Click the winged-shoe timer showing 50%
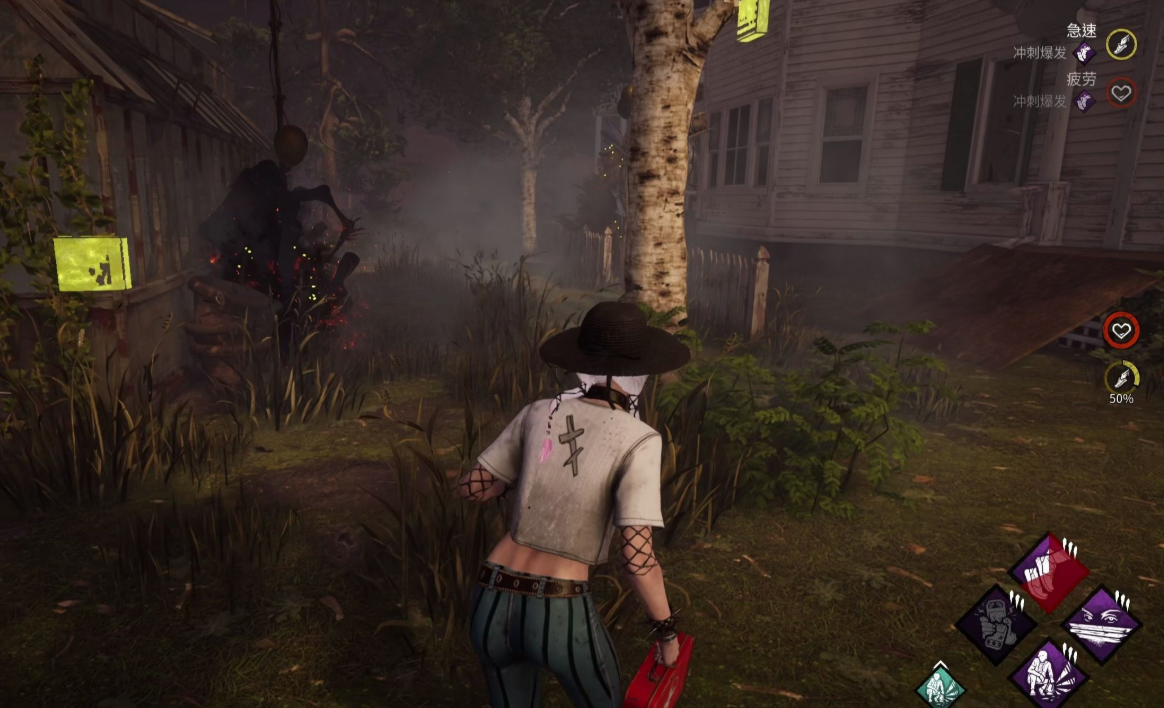The image size is (1164, 708). pyautogui.click(x=1121, y=376)
